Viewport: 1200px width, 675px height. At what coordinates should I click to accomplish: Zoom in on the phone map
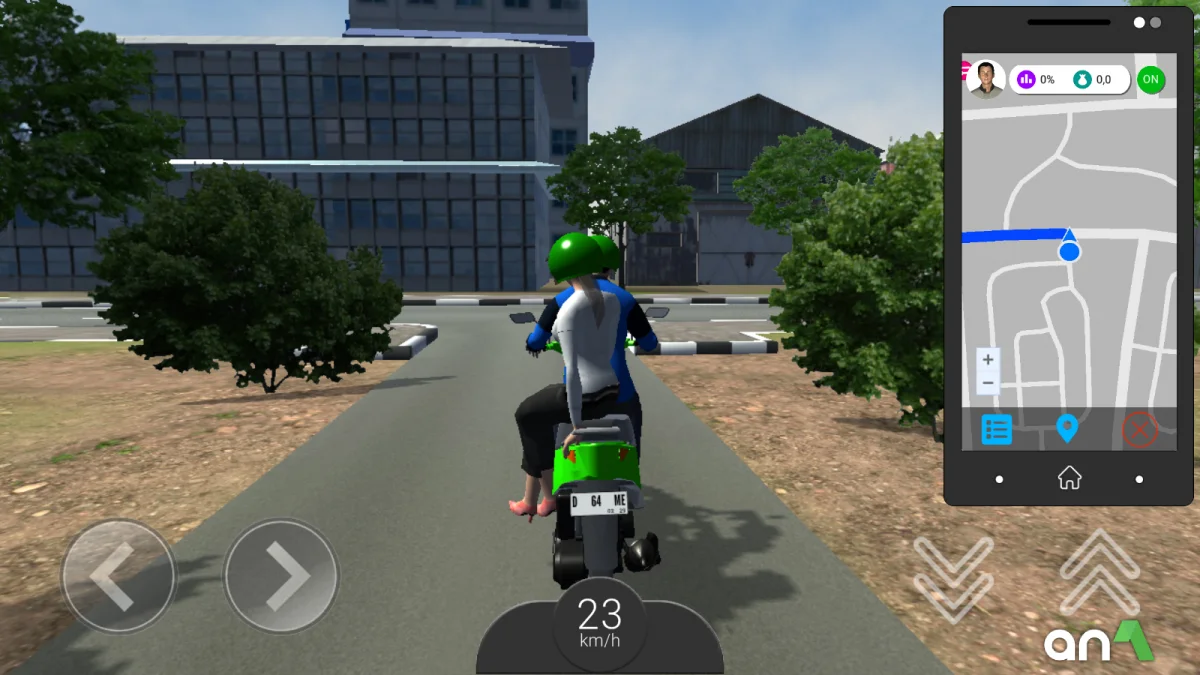pyautogui.click(x=988, y=360)
